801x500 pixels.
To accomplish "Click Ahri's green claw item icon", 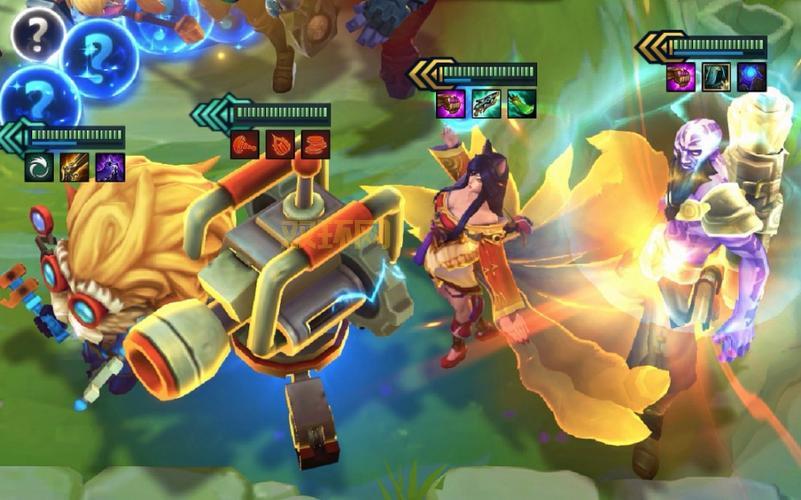I will click(521, 104).
